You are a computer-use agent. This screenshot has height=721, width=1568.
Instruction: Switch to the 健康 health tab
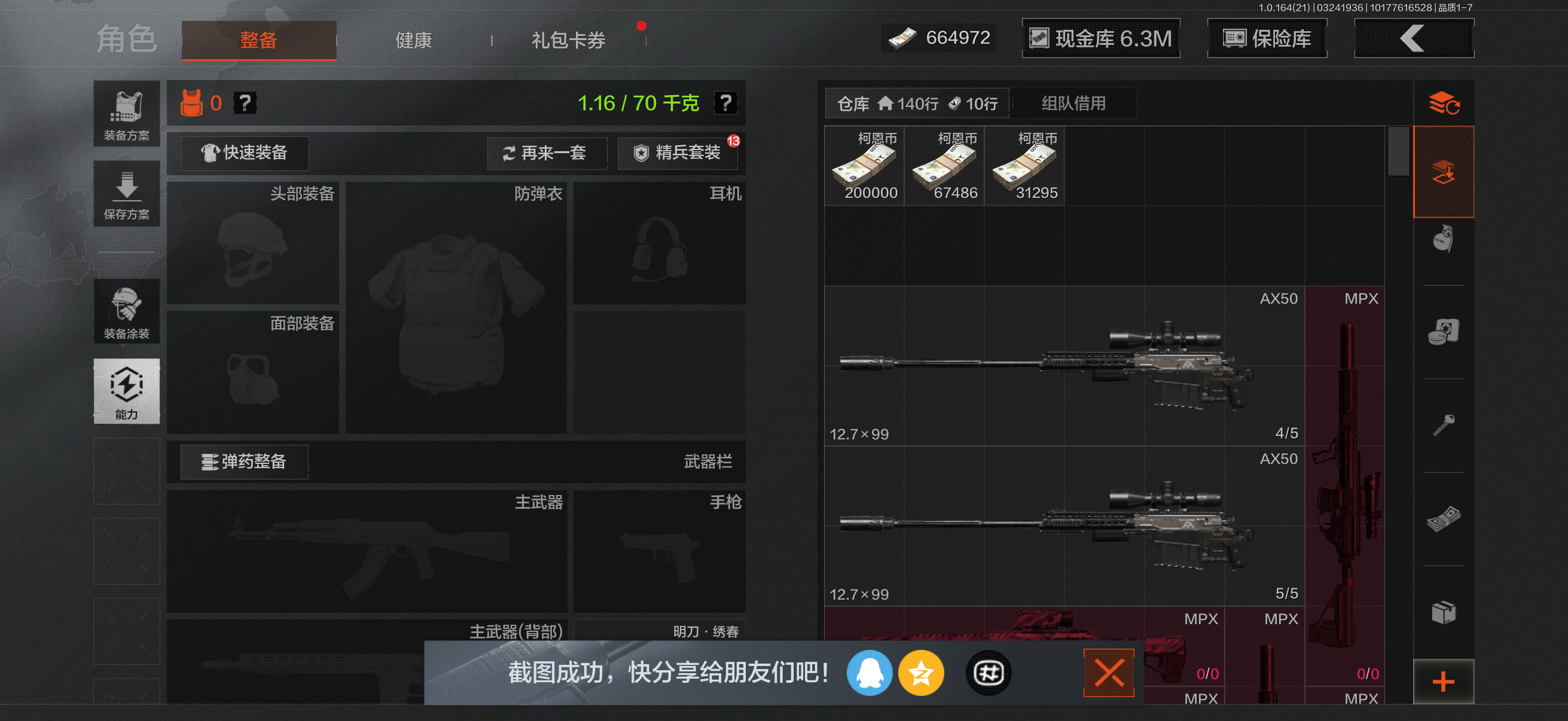[x=412, y=39]
